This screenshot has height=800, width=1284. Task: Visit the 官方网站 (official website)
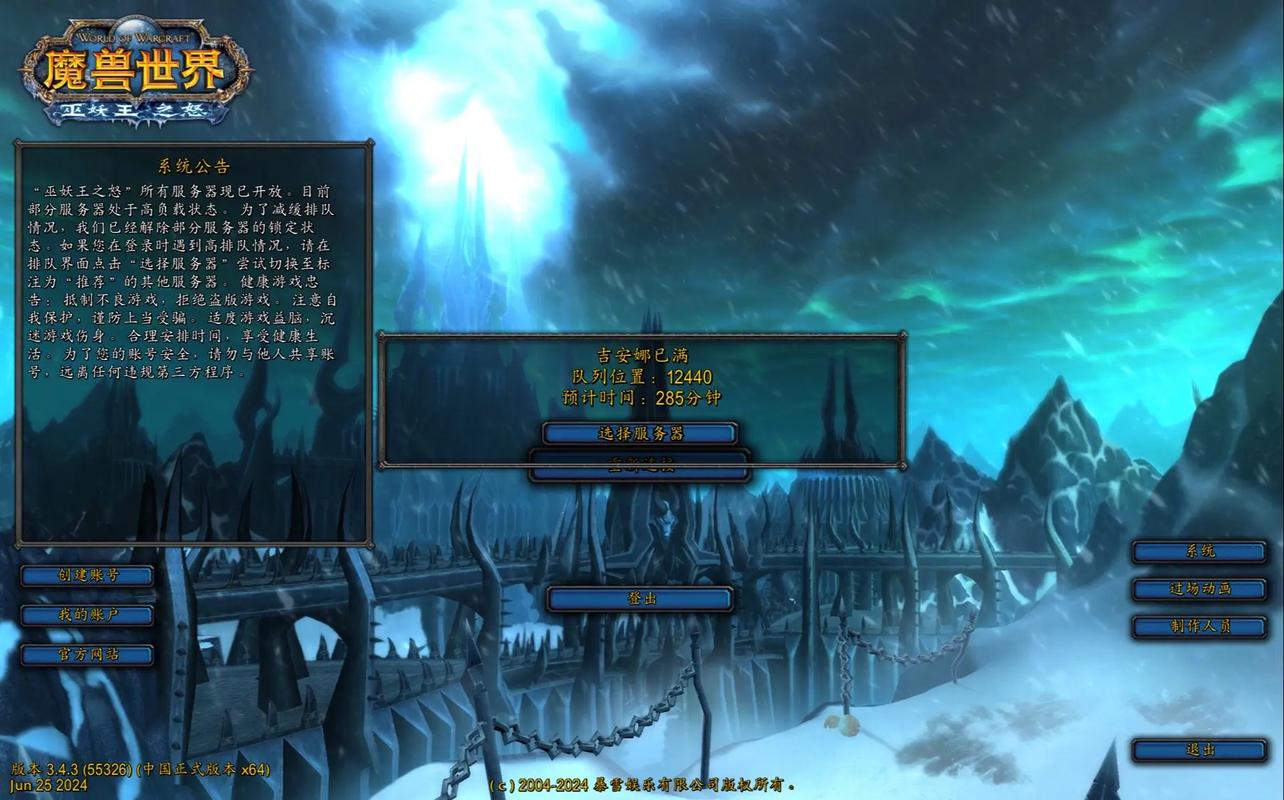tap(87, 654)
